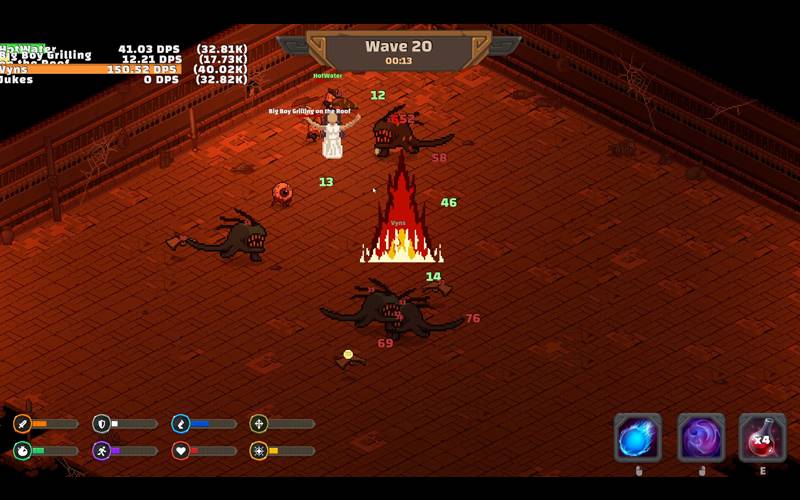
Task: Click the red heart health stat icon
Action: point(180,451)
